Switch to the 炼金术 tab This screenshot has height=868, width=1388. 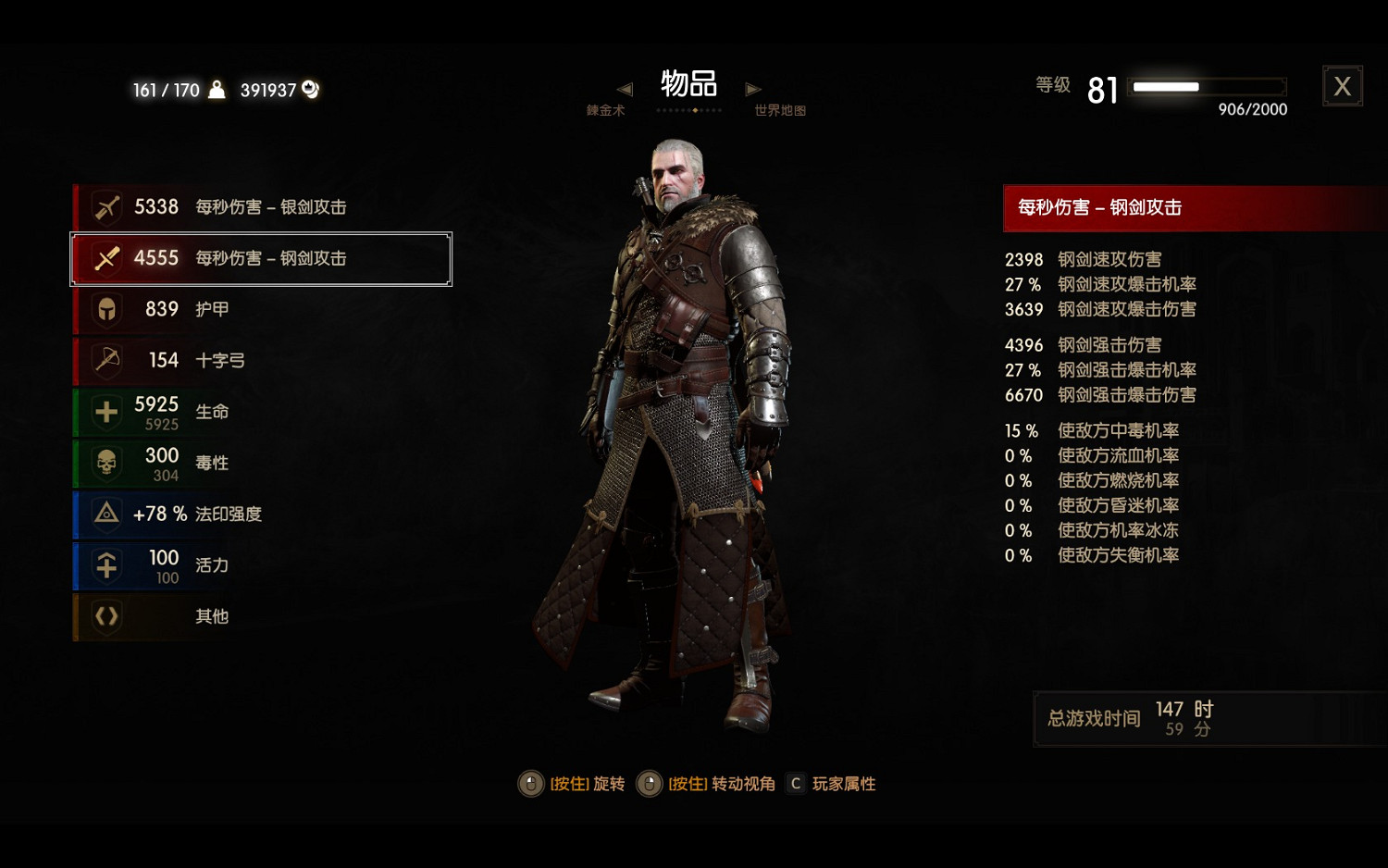point(606,109)
